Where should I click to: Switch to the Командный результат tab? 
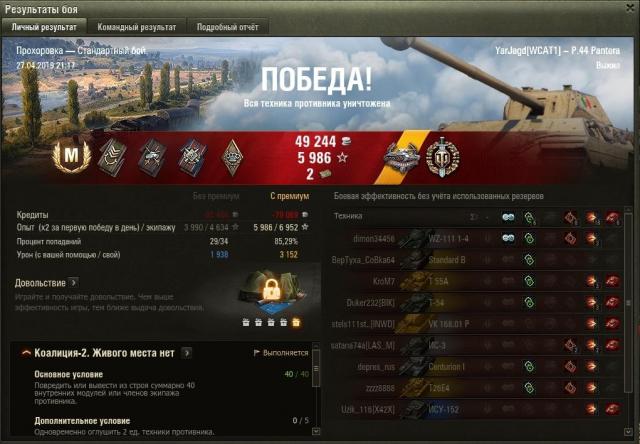point(137,28)
